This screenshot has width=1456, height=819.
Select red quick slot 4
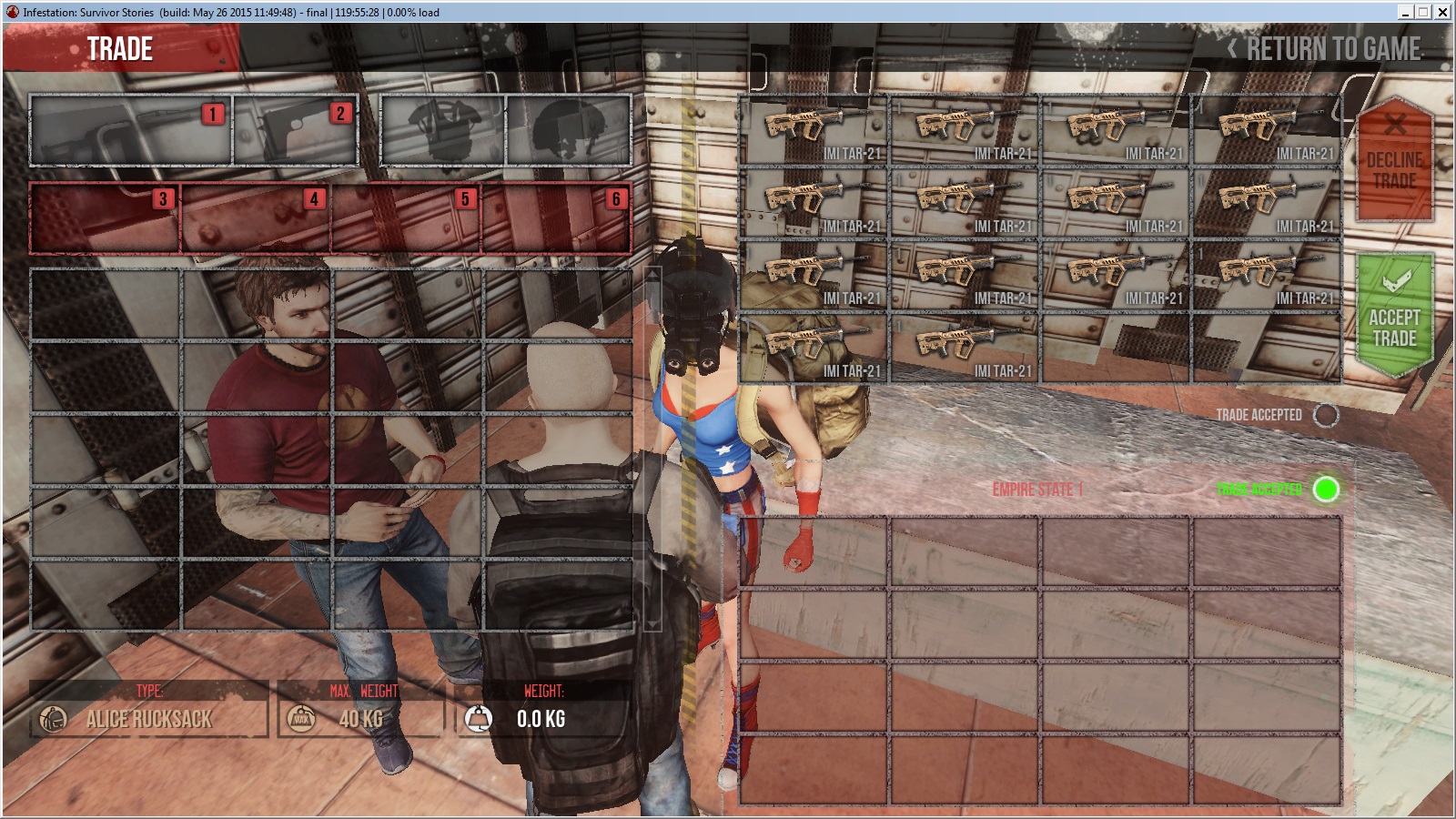click(x=256, y=218)
